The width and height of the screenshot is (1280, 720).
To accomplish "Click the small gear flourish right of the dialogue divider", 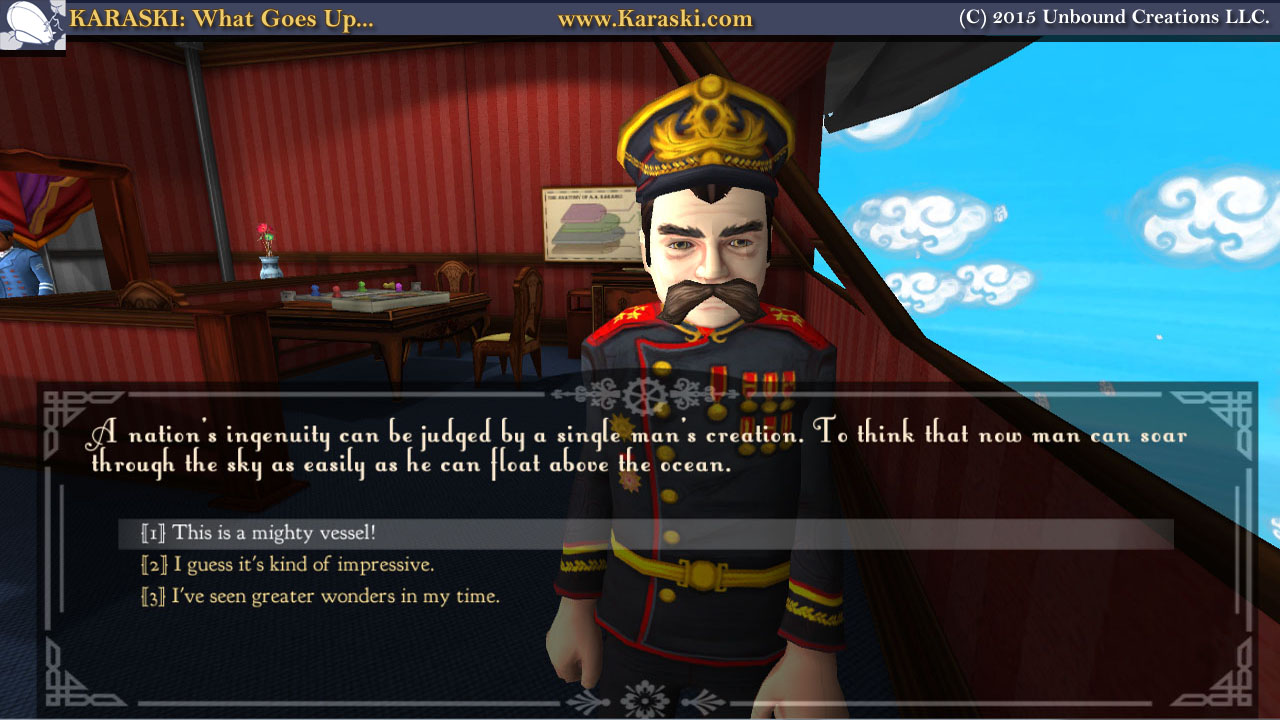I will [684, 390].
